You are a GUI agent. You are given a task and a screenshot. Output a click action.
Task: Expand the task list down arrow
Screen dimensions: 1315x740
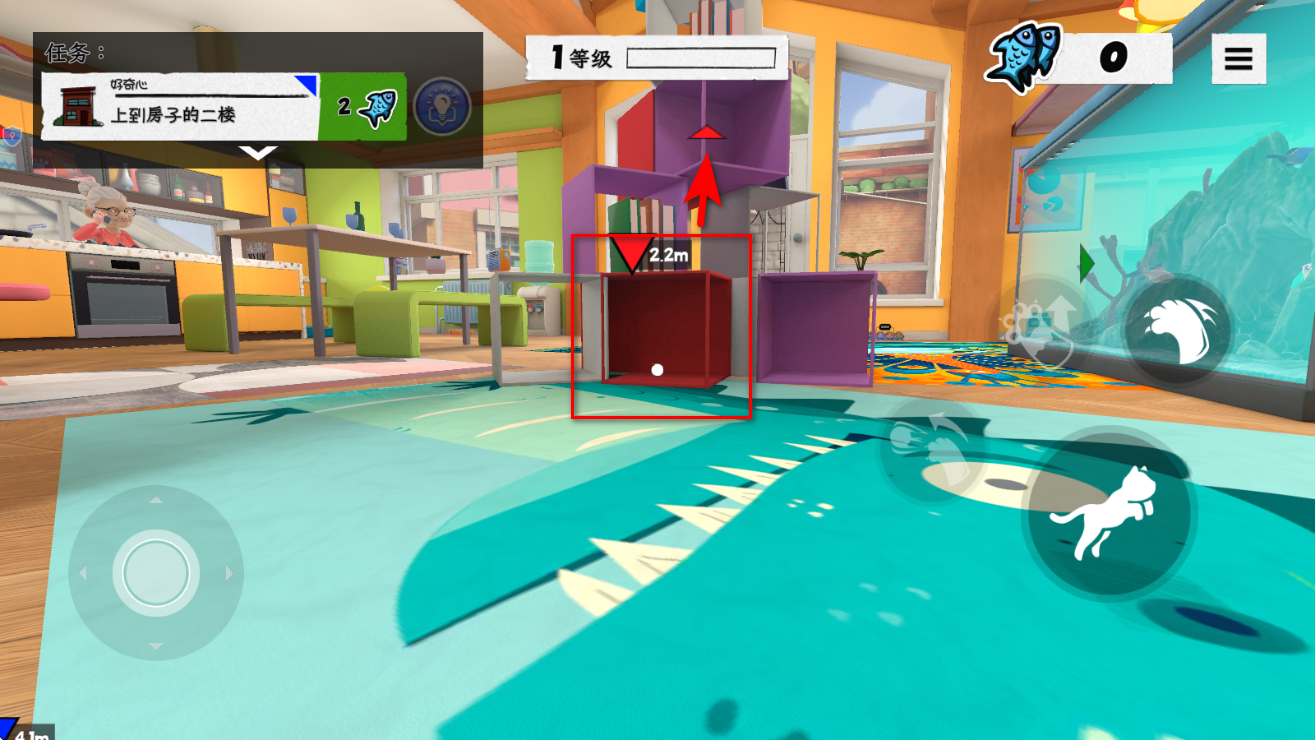point(258,153)
